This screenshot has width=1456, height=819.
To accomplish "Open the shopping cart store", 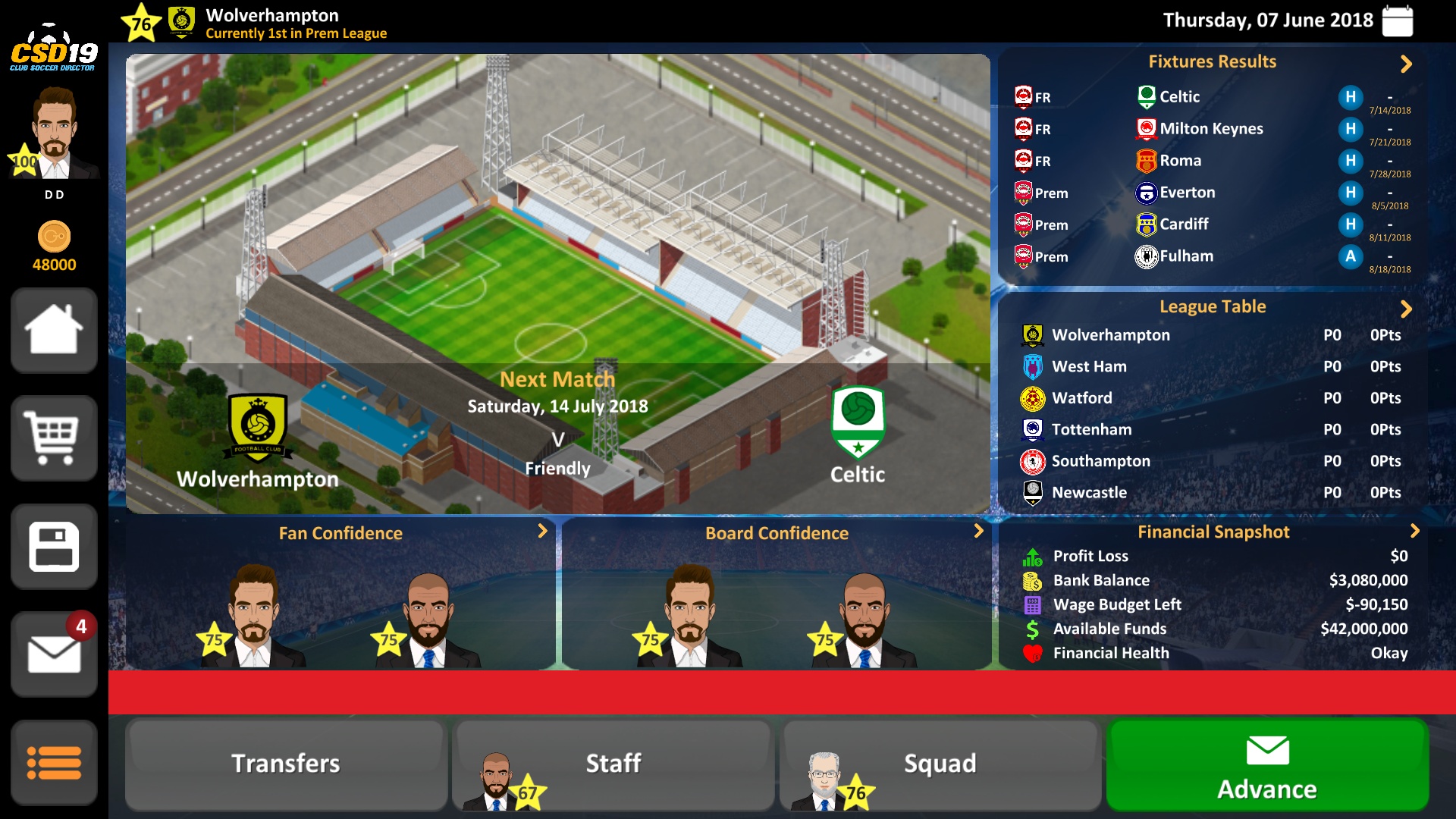I will pos(54,438).
